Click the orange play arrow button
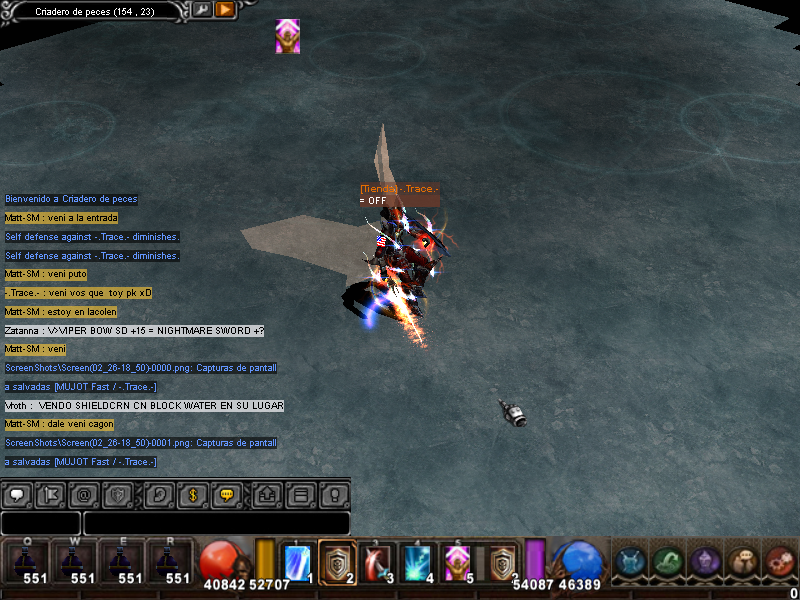The height and width of the screenshot is (600, 800). pyautogui.click(x=225, y=10)
